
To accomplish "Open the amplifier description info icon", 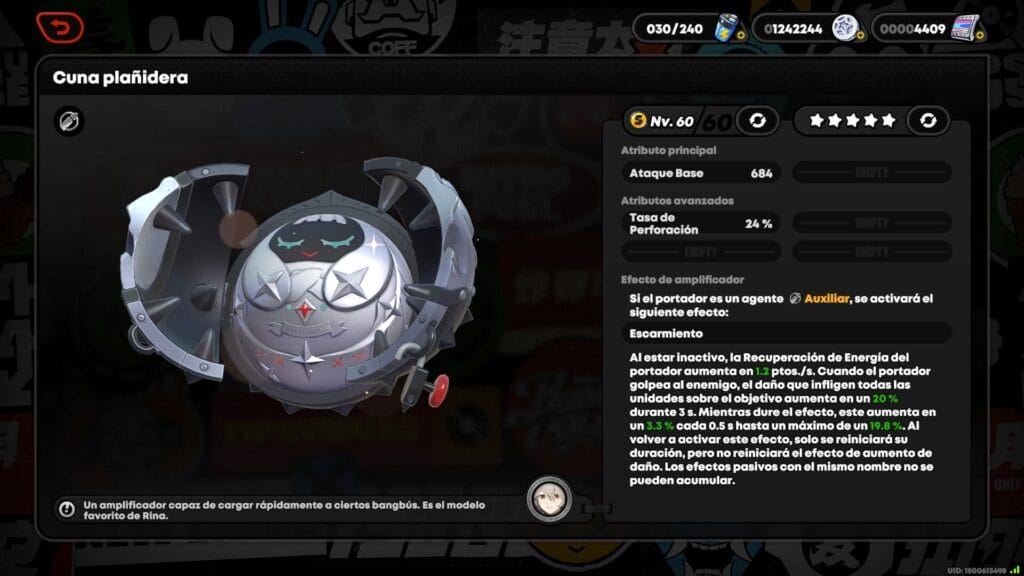I will point(67,509).
